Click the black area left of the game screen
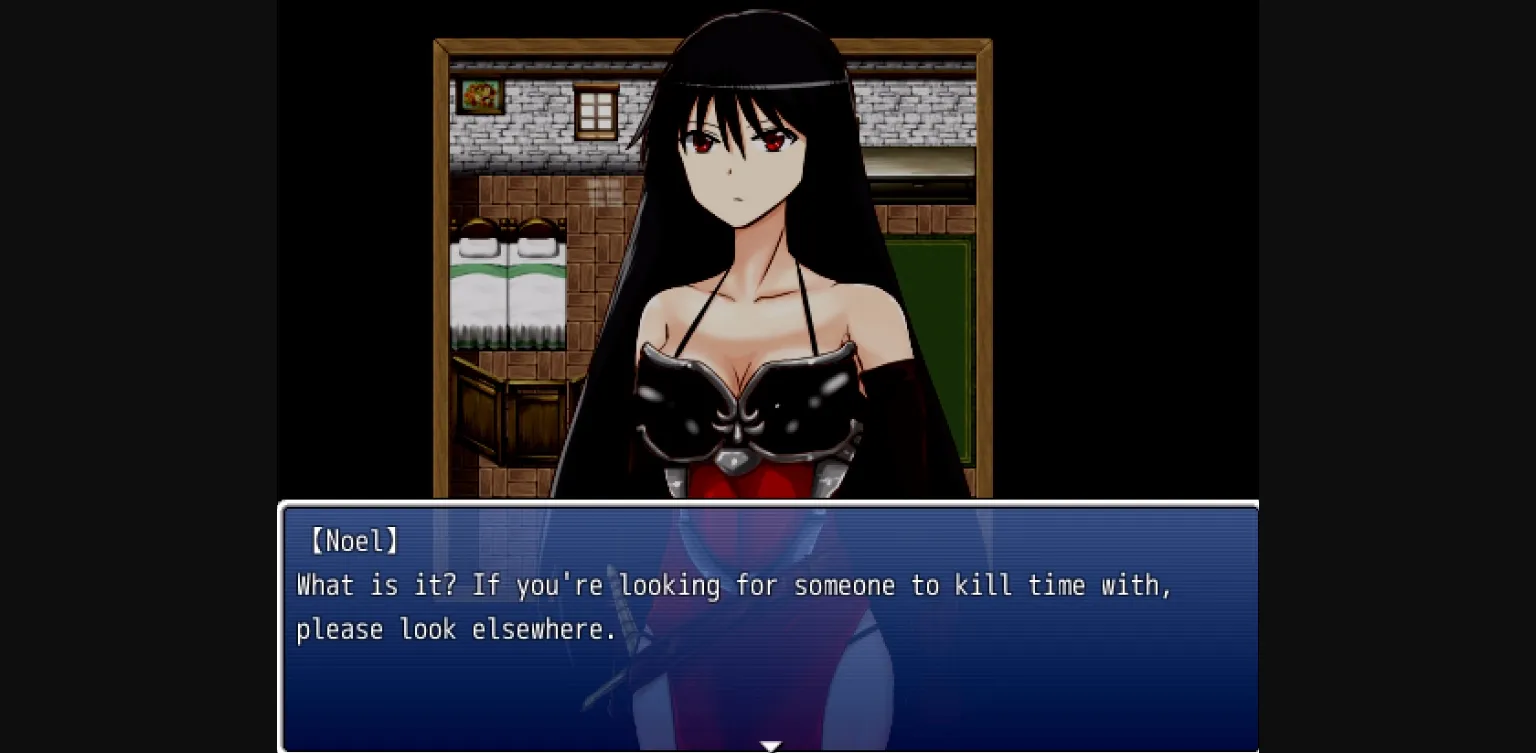Screen dimensions: 1536x753 pyautogui.click(x=140, y=376)
